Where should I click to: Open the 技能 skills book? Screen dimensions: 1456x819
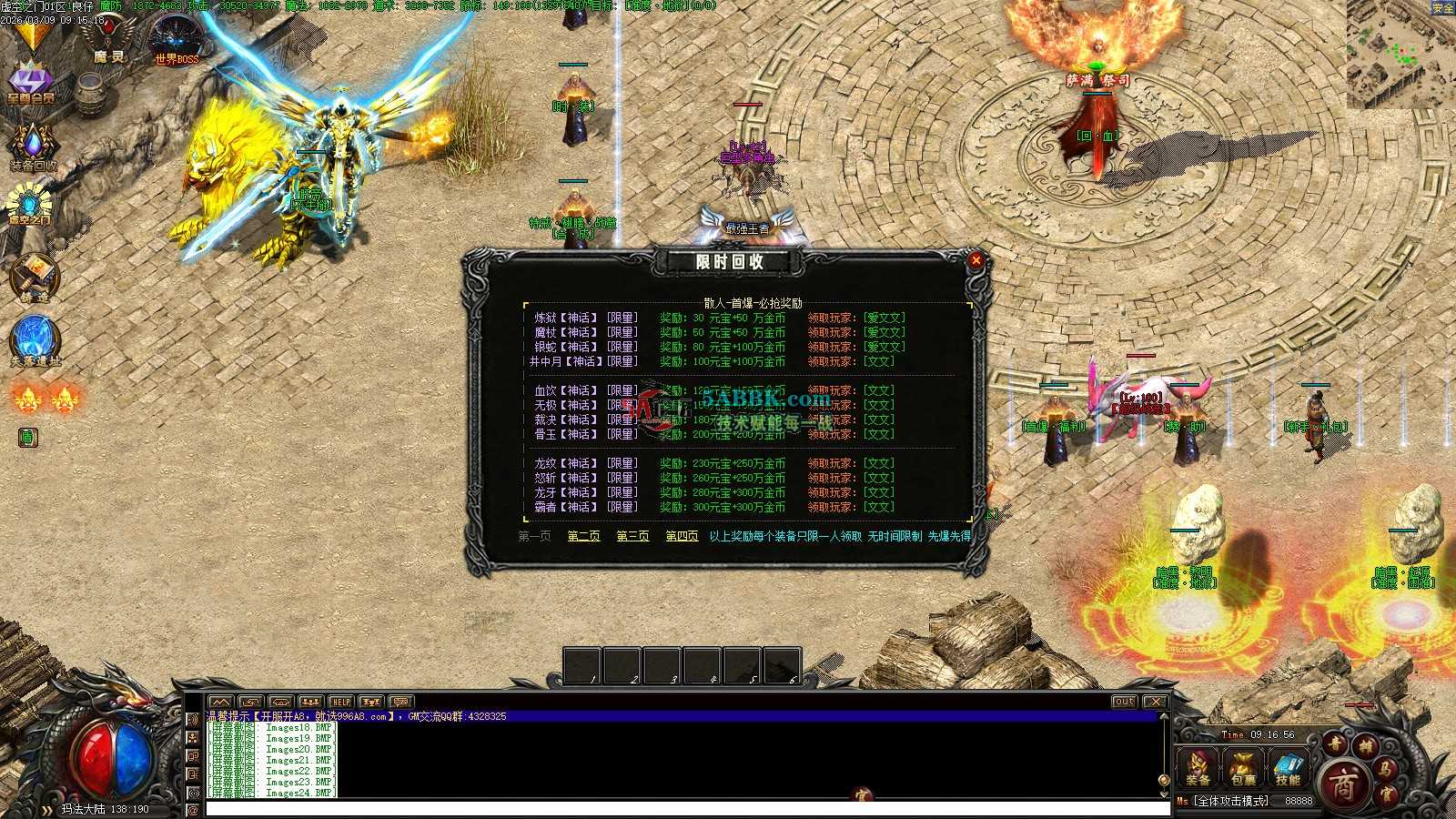(1288, 766)
